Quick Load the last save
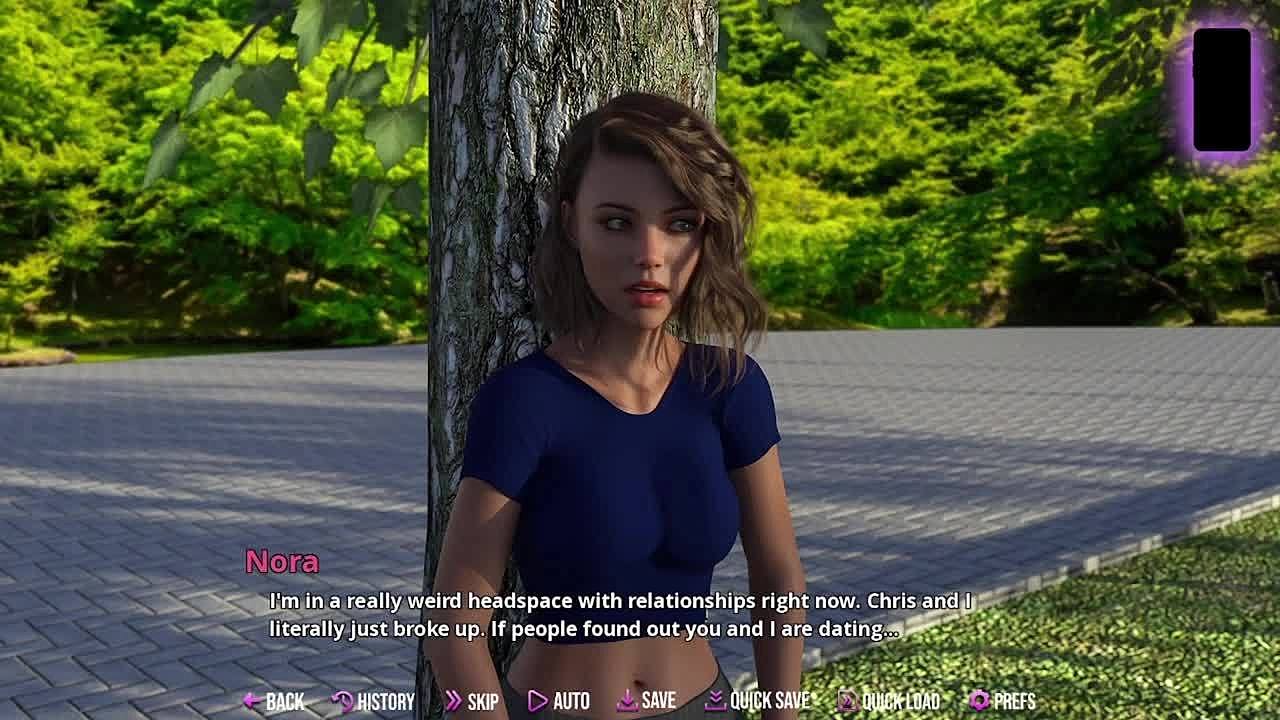 (x=888, y=701)
